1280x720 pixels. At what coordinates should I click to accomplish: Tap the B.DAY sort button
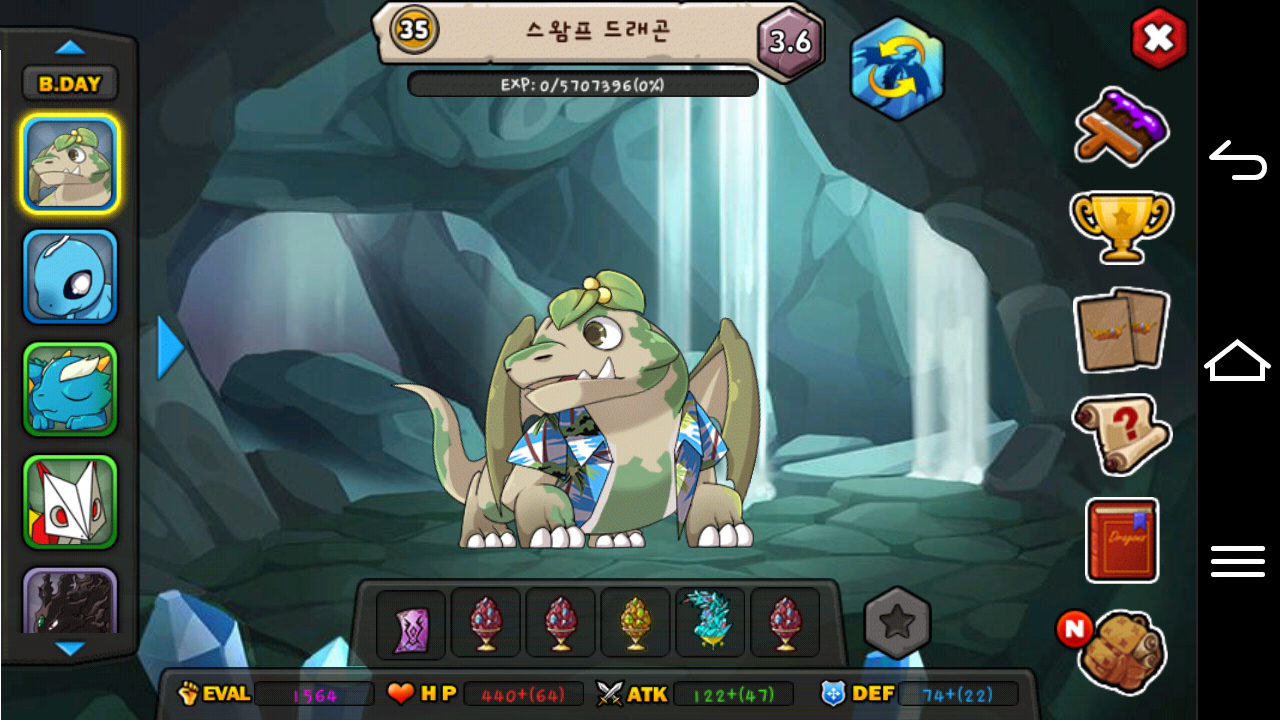[70, 84]
